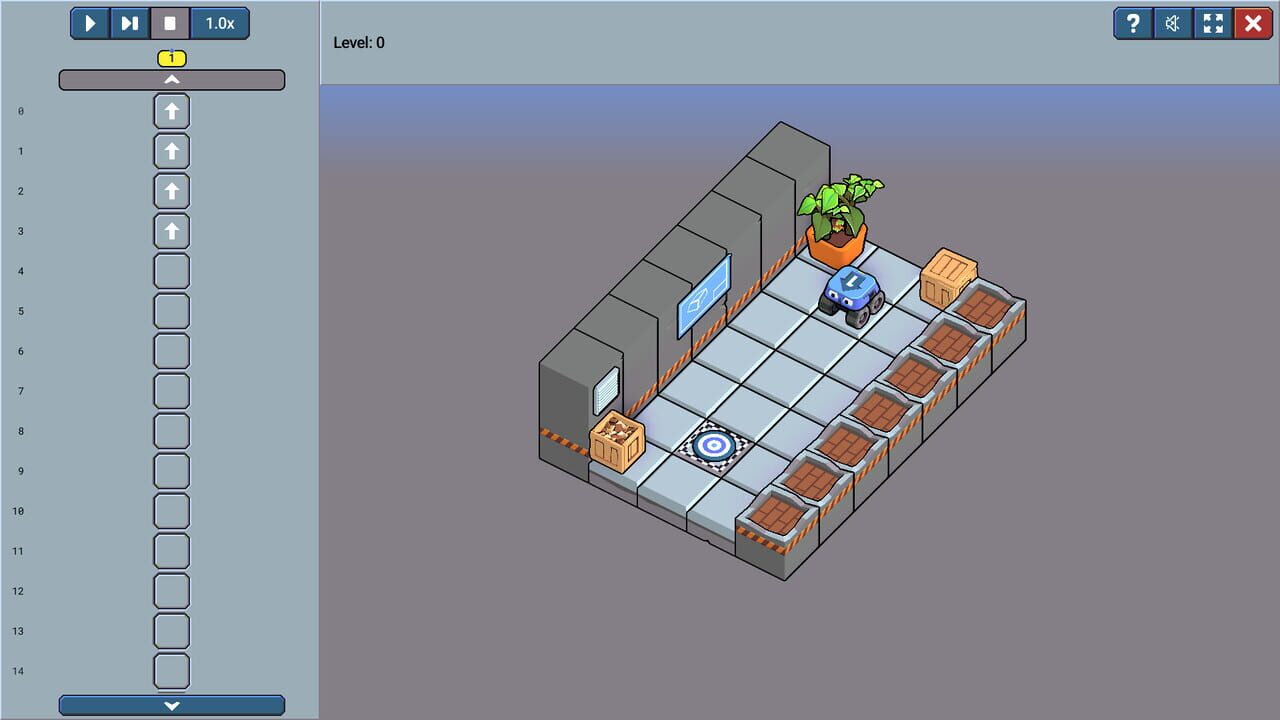
Task: Click empty program slot 4
Action: (171, 271)
